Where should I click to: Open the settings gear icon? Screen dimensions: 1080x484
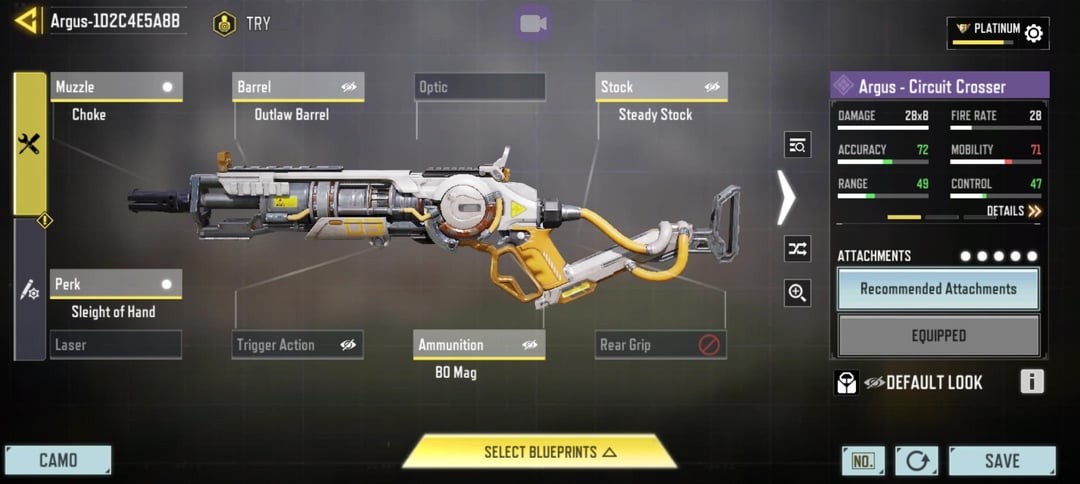coord(1034,33)
